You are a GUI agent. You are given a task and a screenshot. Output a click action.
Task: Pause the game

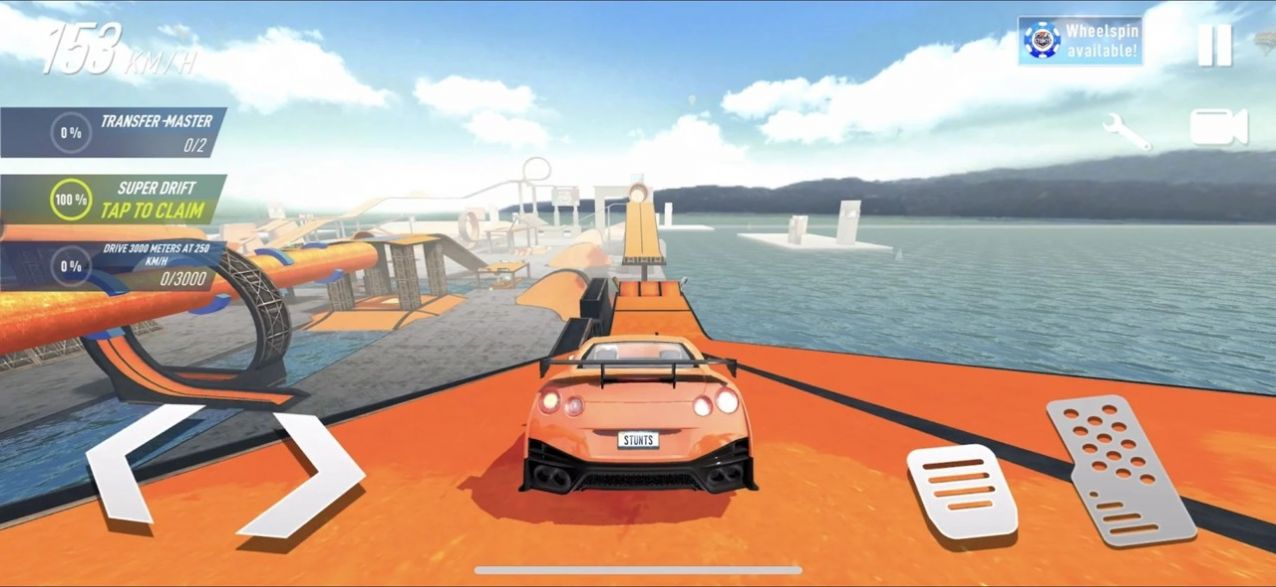[x=1215, y=45]
